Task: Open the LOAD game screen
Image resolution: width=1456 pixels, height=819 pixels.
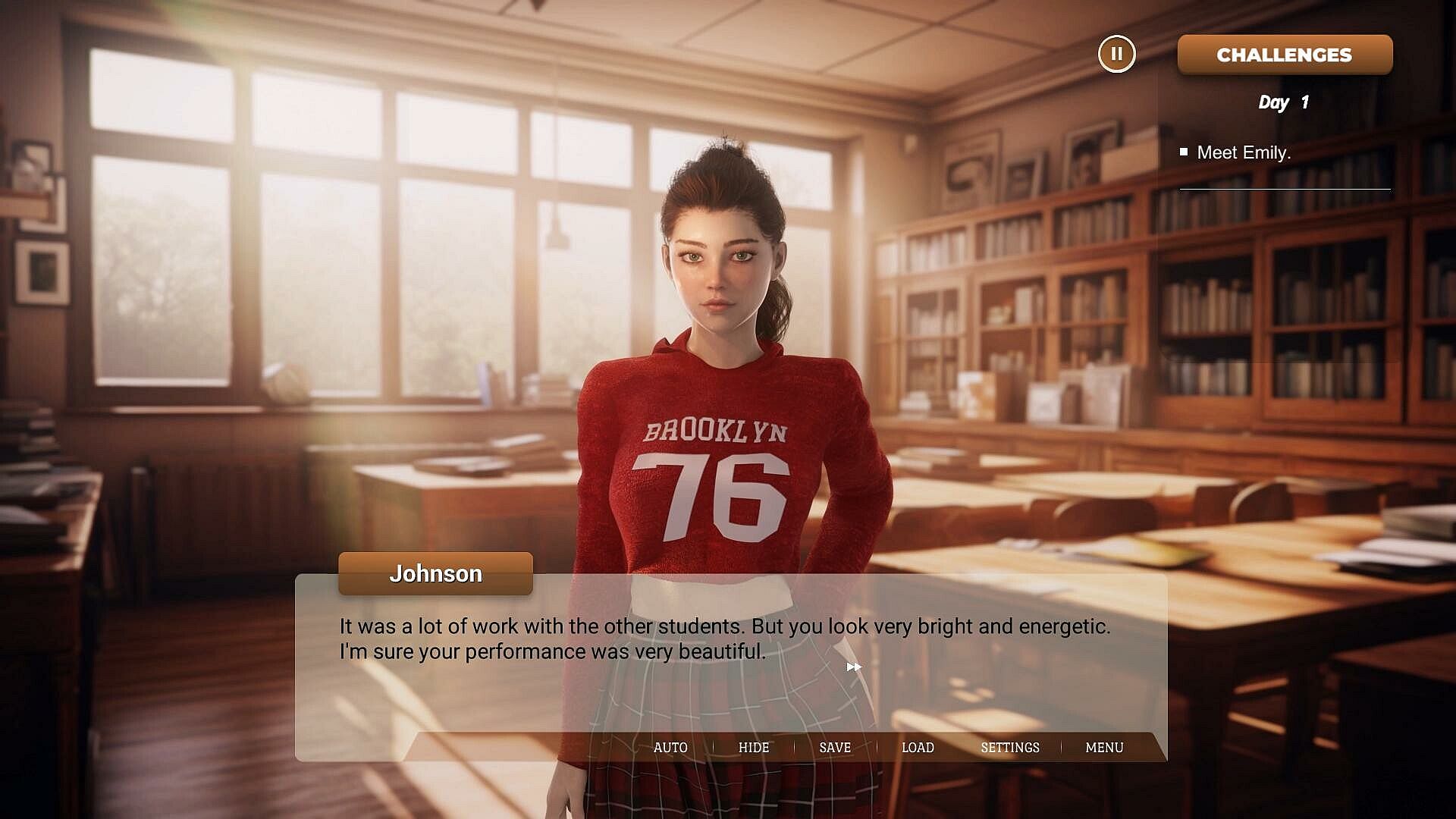Action: point(918,748)
